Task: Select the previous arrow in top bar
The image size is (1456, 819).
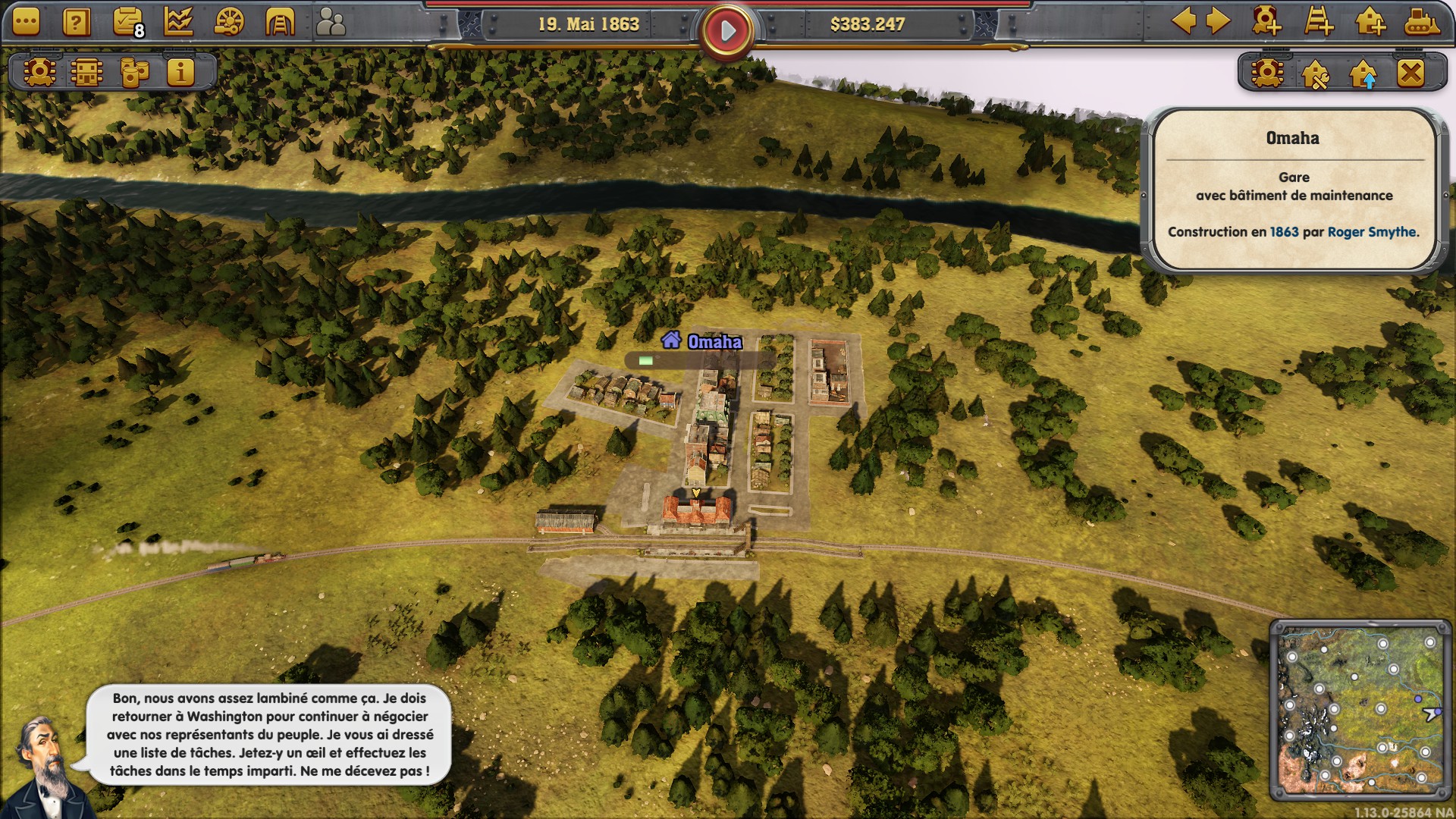Action: 1184,21
